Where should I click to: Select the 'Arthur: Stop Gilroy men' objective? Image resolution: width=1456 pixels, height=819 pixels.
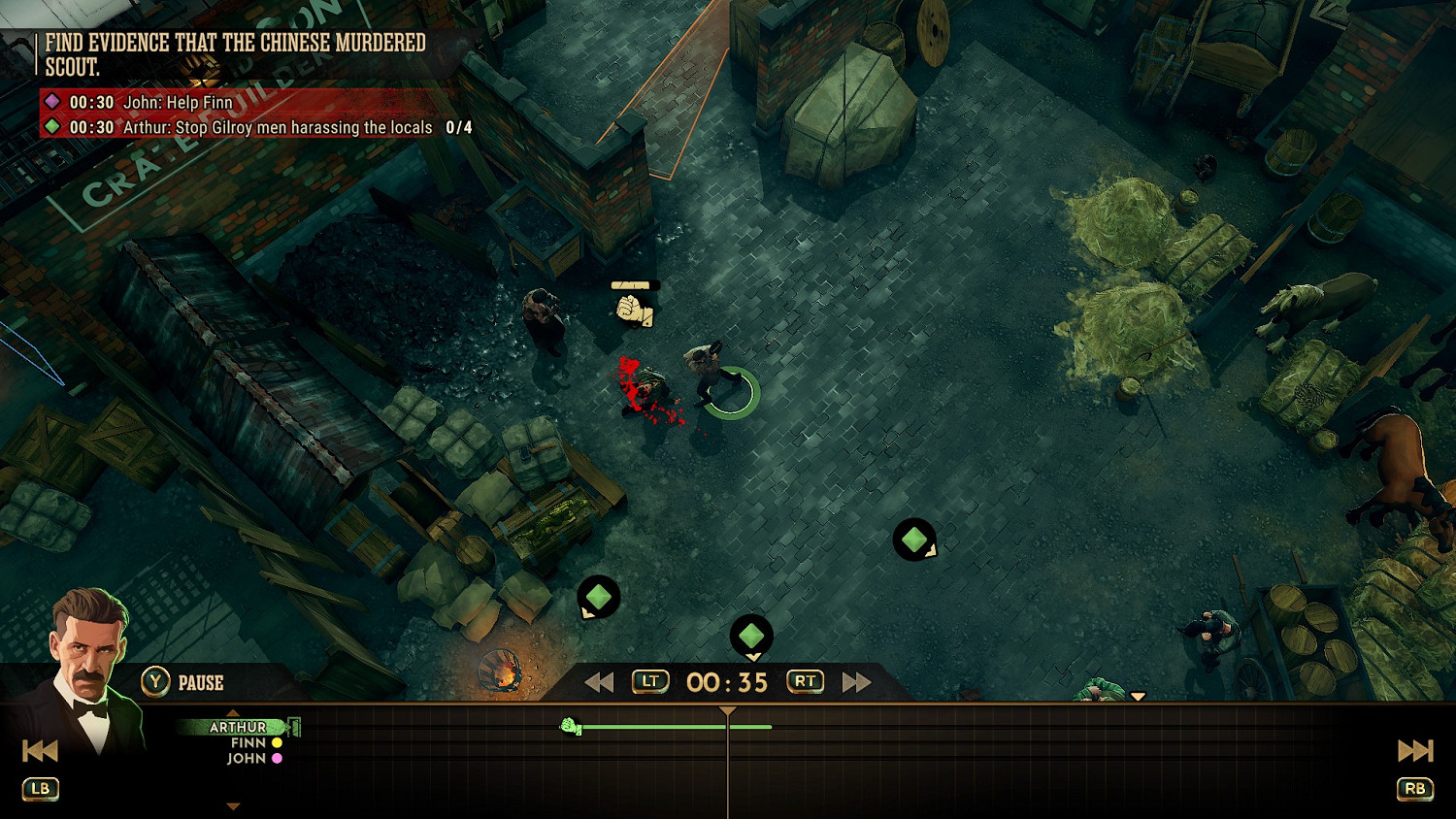[277, 127]
